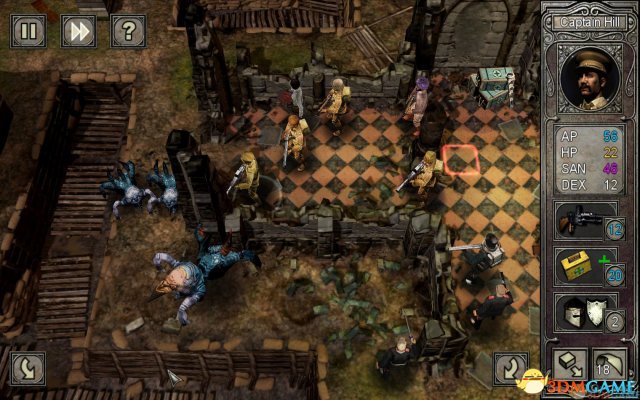Rotate camera with the bottom-left arrow button
The width and height of the screenshot is (640, 400).
click(x=29, y=367)
